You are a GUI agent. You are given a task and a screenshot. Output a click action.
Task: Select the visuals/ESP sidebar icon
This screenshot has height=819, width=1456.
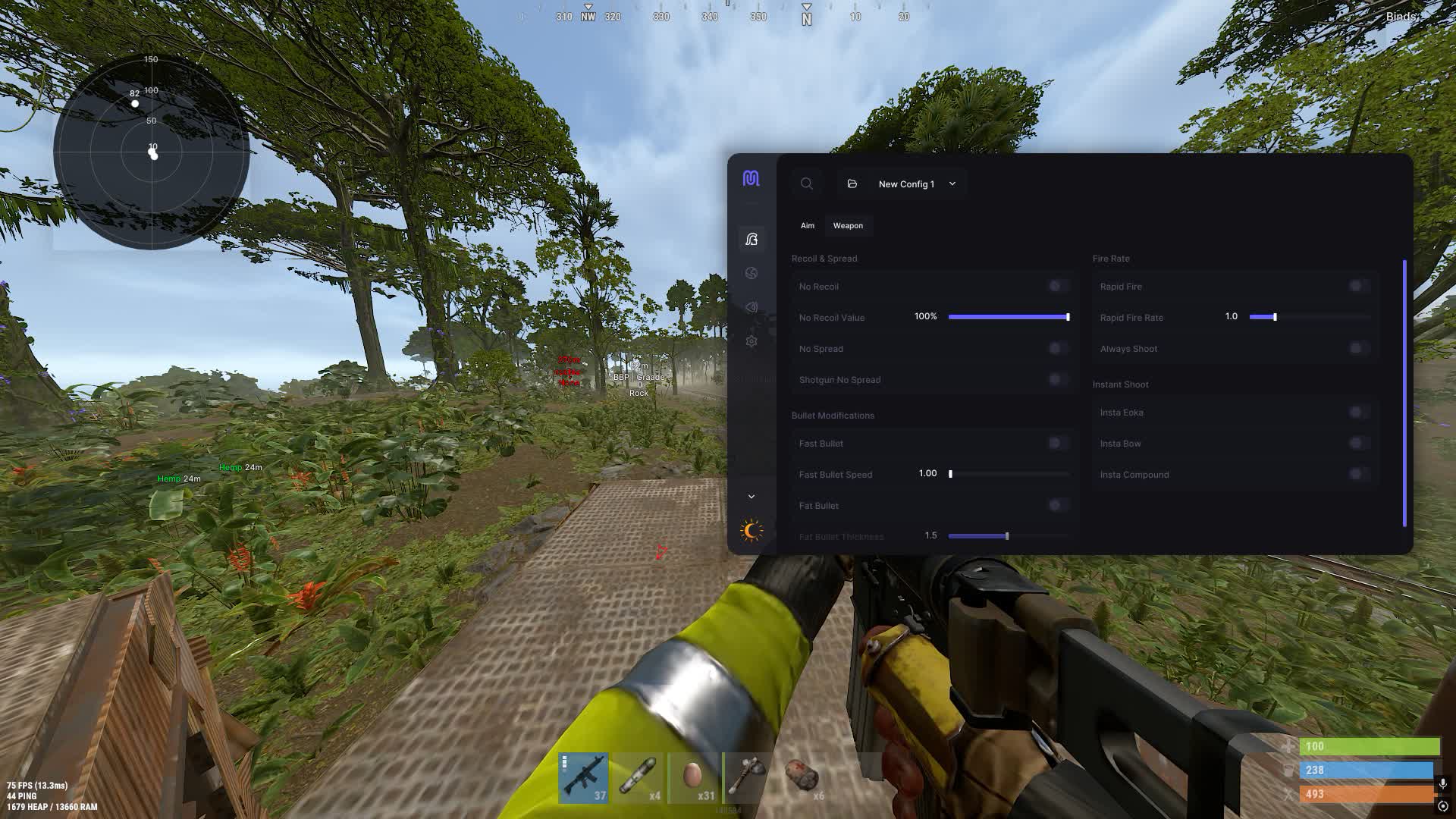pyautogui.click(x=751, y=307)
